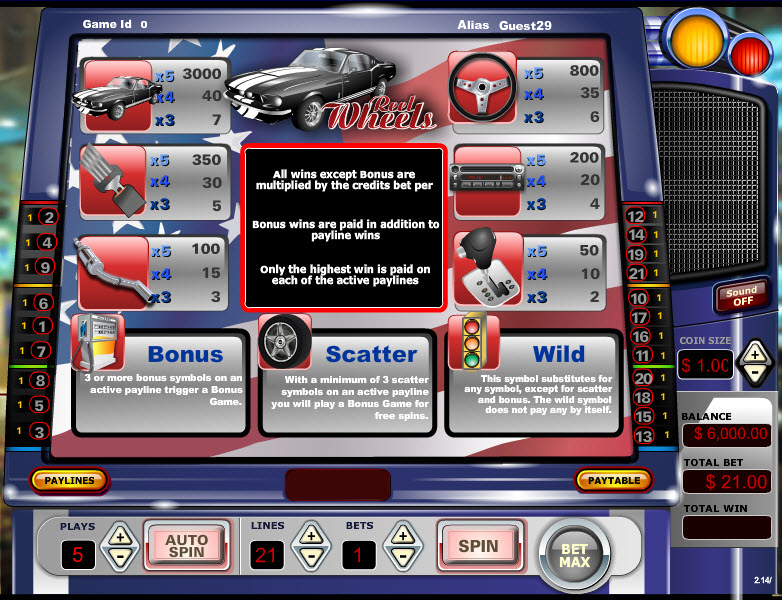Screen dimensions: 782x600
Task: Select payline number 2 marker
Action: coord(47,216)
